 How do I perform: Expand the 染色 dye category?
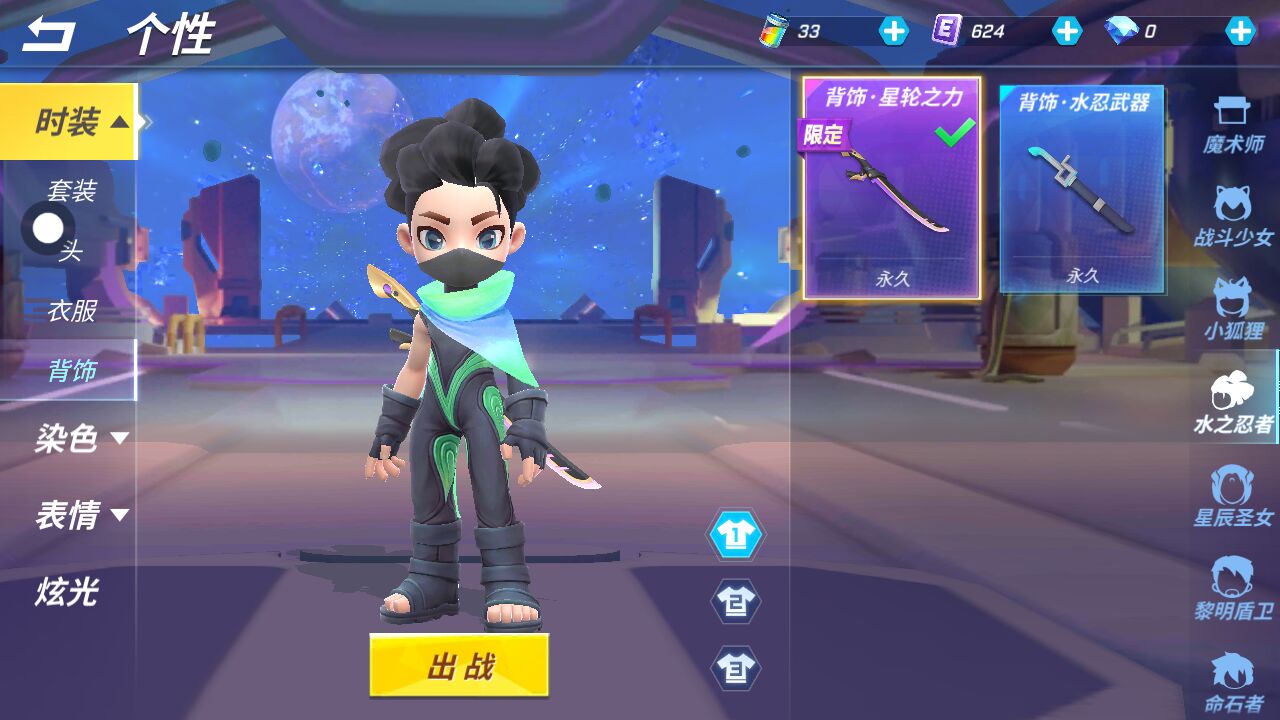pyautogui.click(x=80, y=438)
